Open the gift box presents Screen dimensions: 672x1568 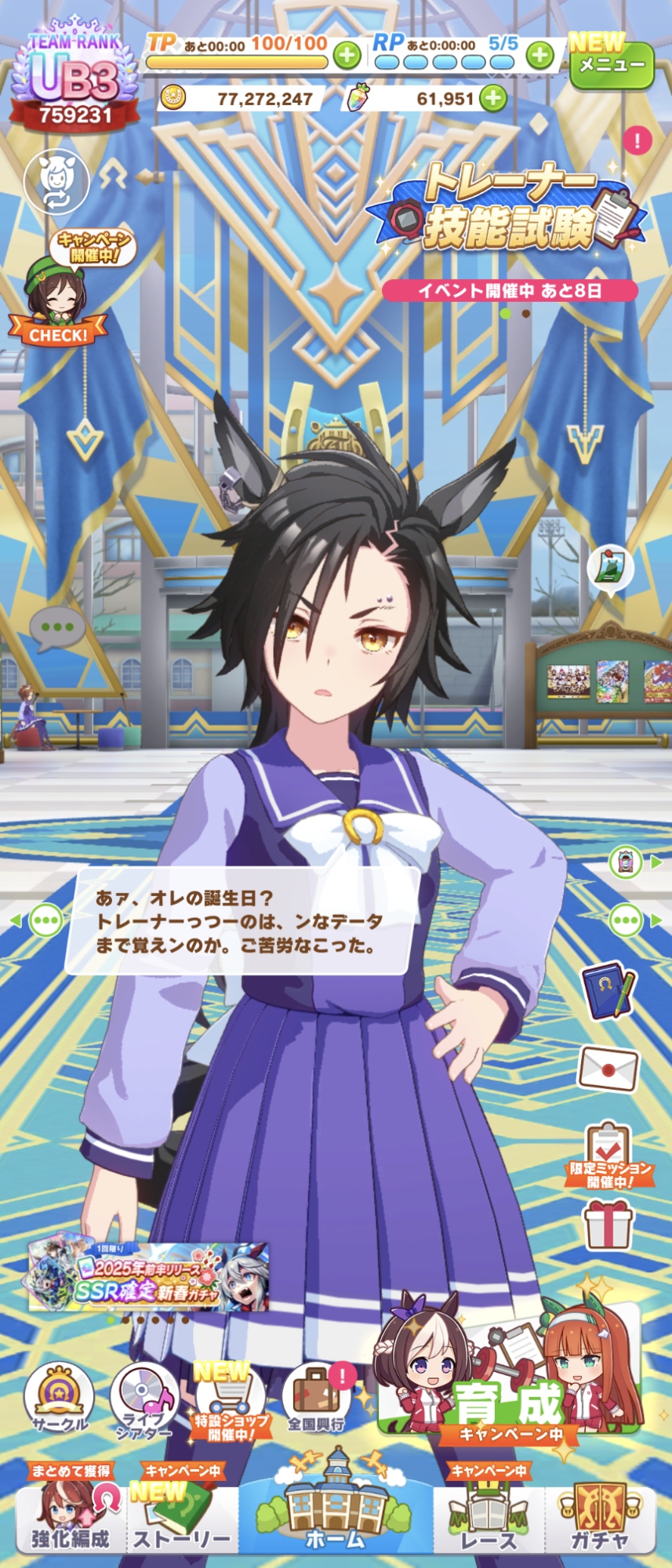coord(608,1224)
